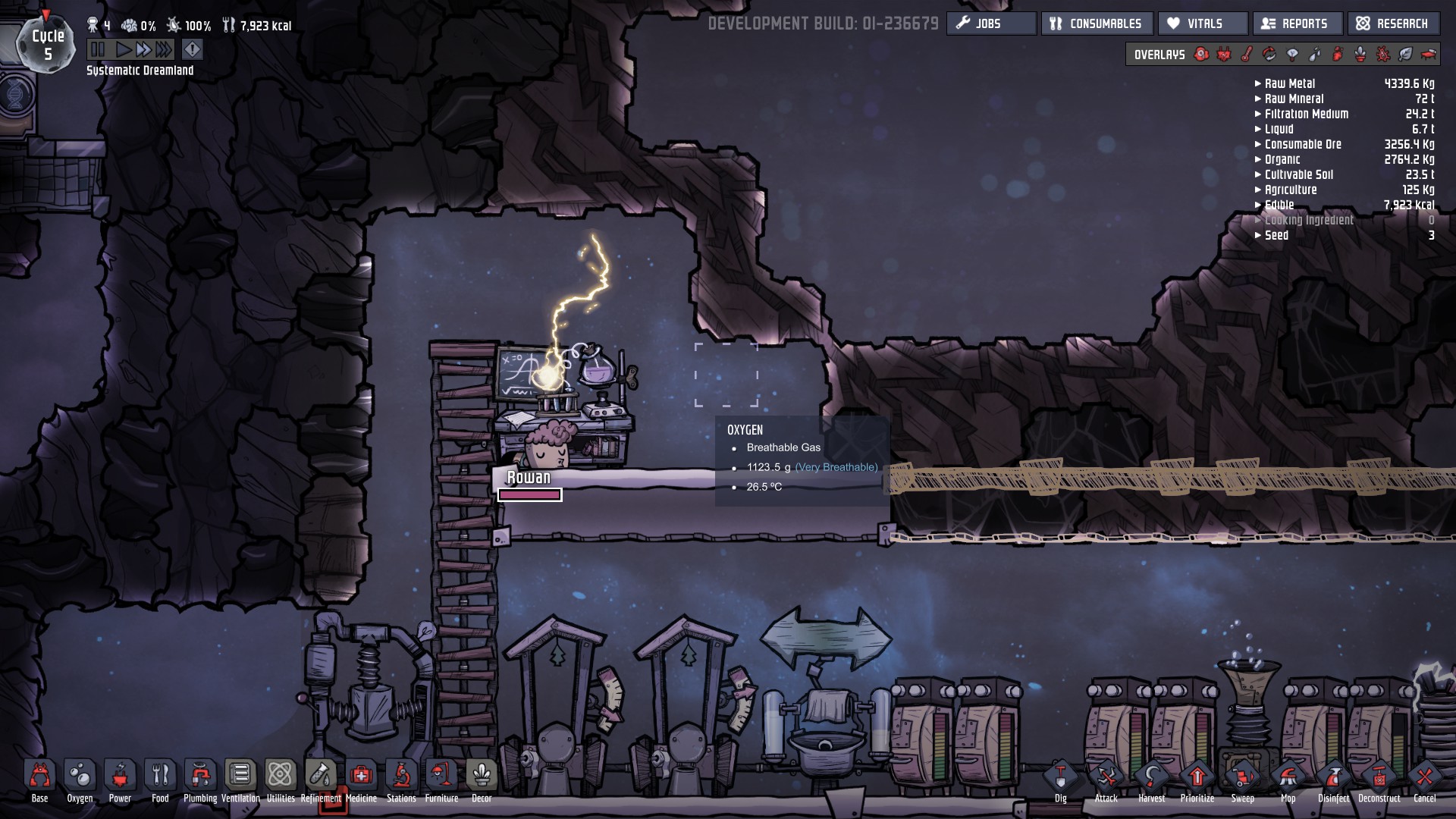Open the Research screen

coord(1392,24)
